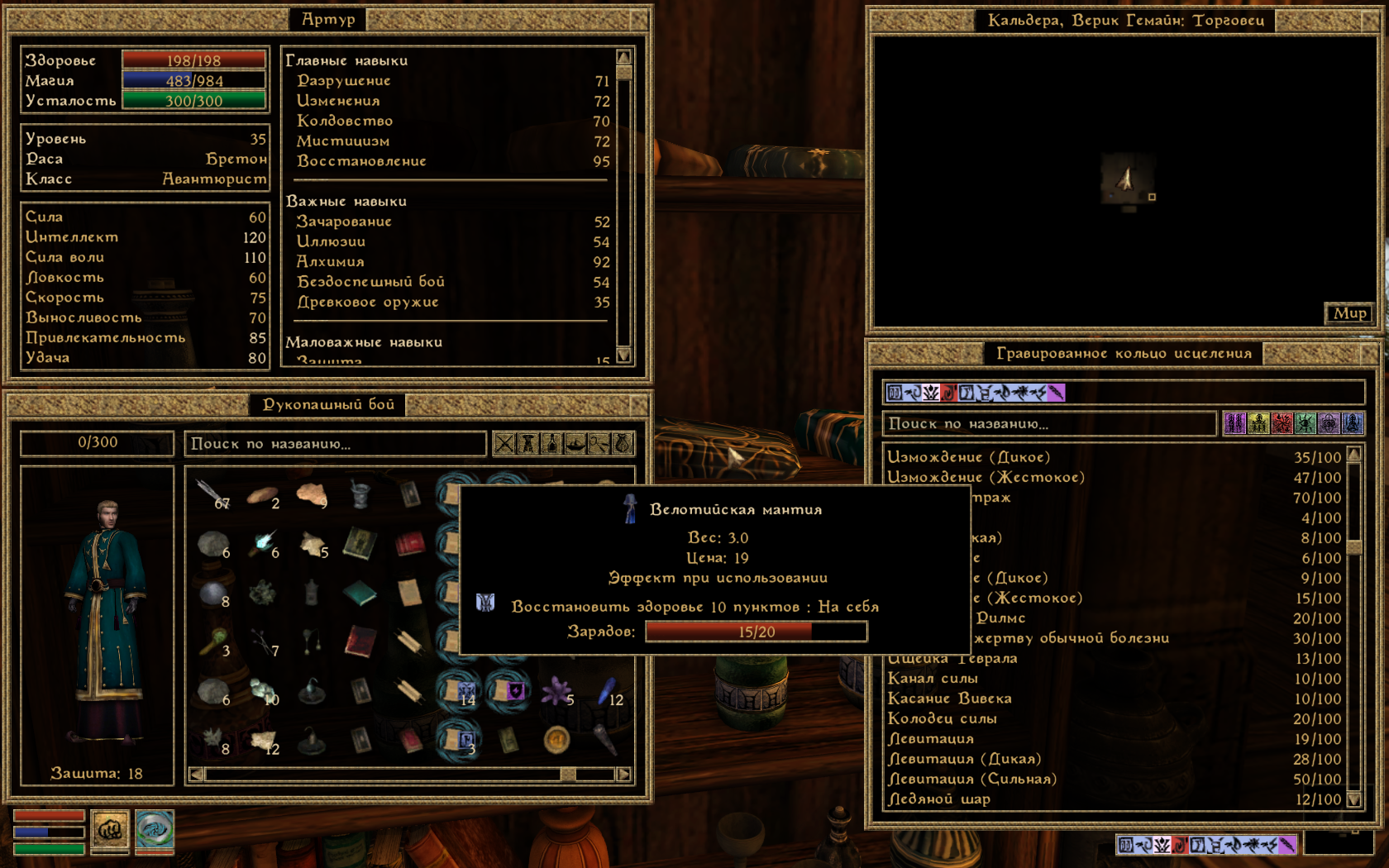Click the inventory search field
This screenshot has height=868, width=1389.
point(335,444)
